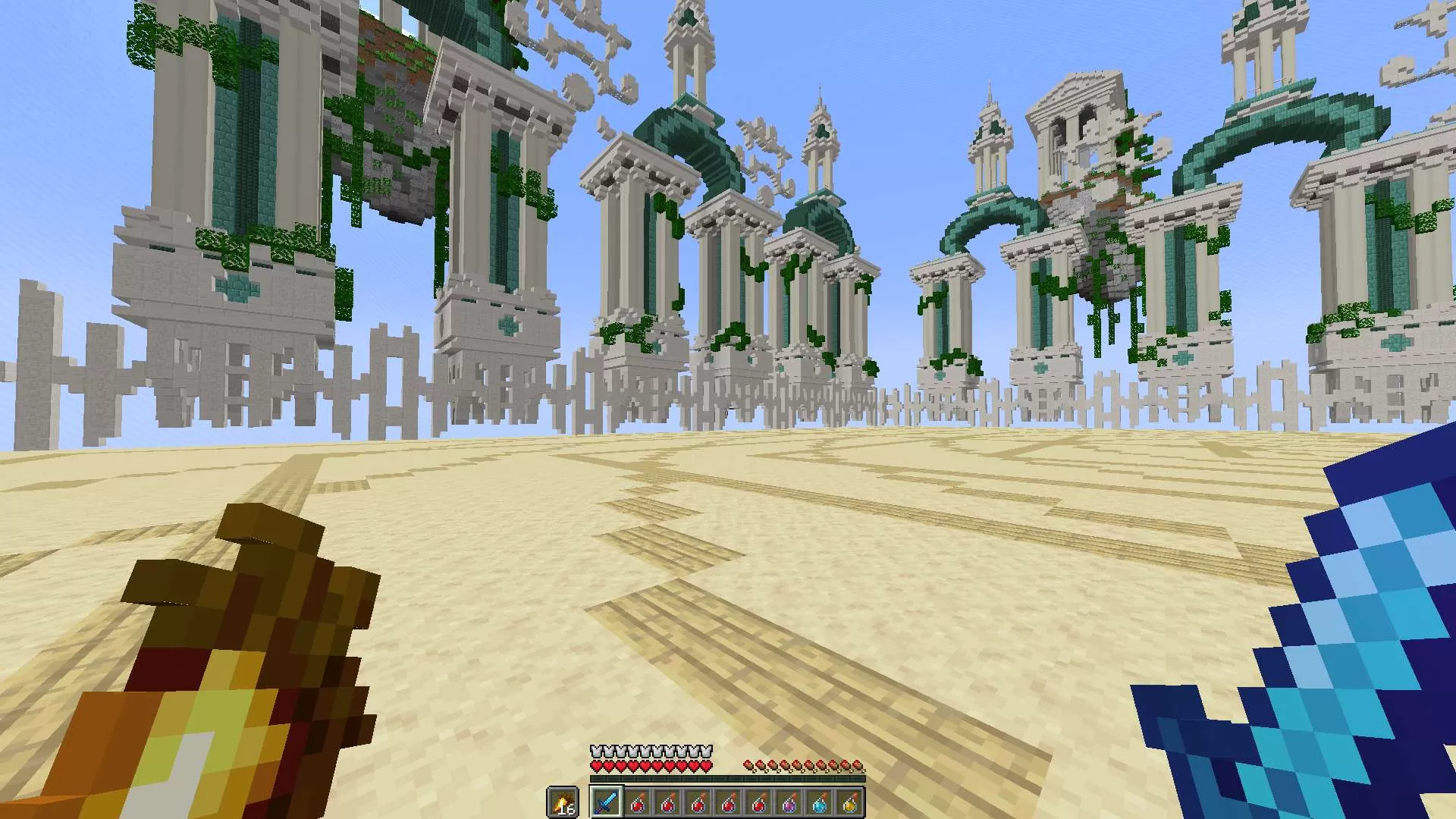The width and height of the screenshot is (1456, 819).
Task: Click the rightmost hunger drumstick icon
Action: [857, 764]
